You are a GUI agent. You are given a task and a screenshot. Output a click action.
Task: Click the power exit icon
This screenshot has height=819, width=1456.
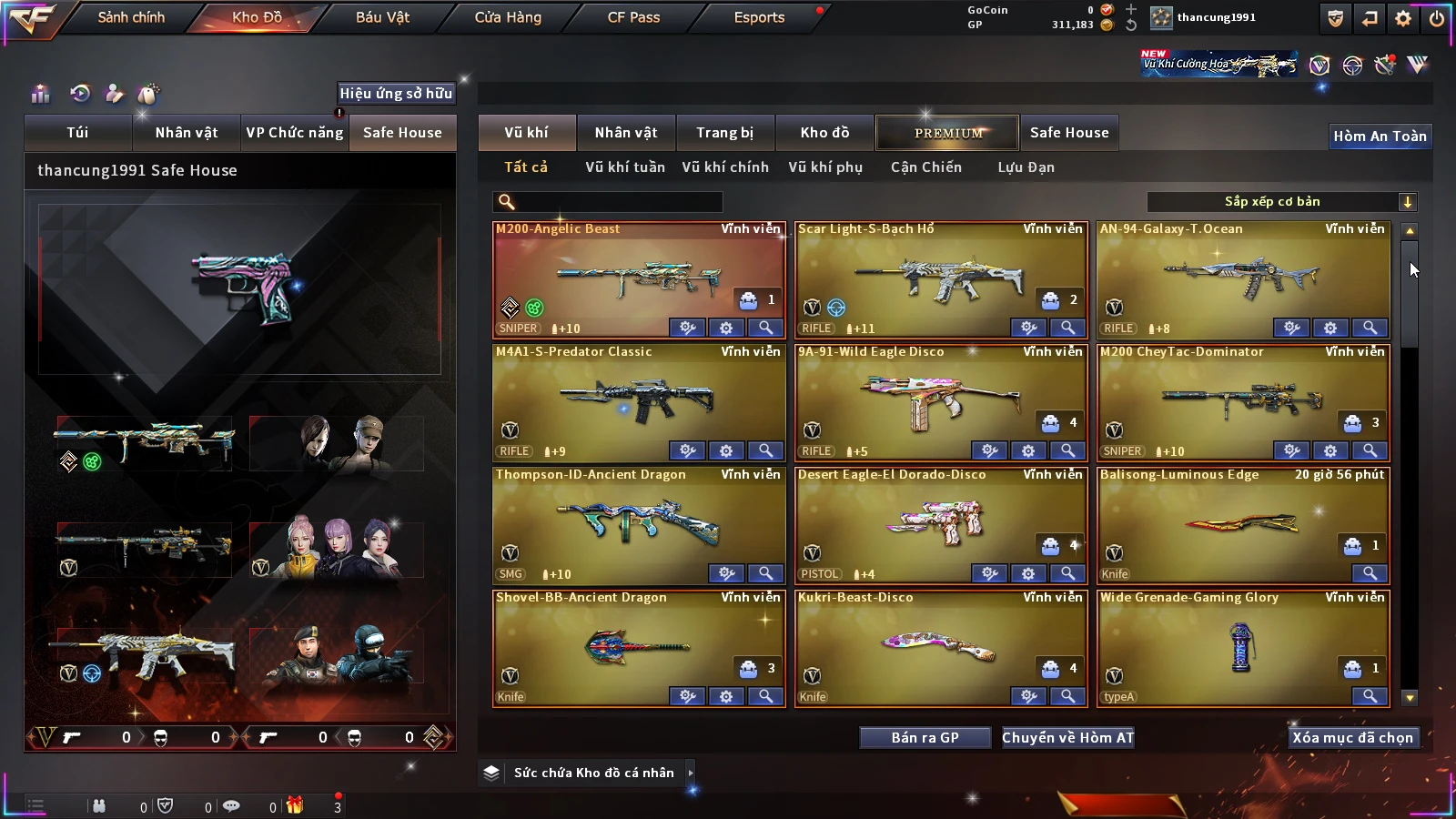tap(1437, 18)
